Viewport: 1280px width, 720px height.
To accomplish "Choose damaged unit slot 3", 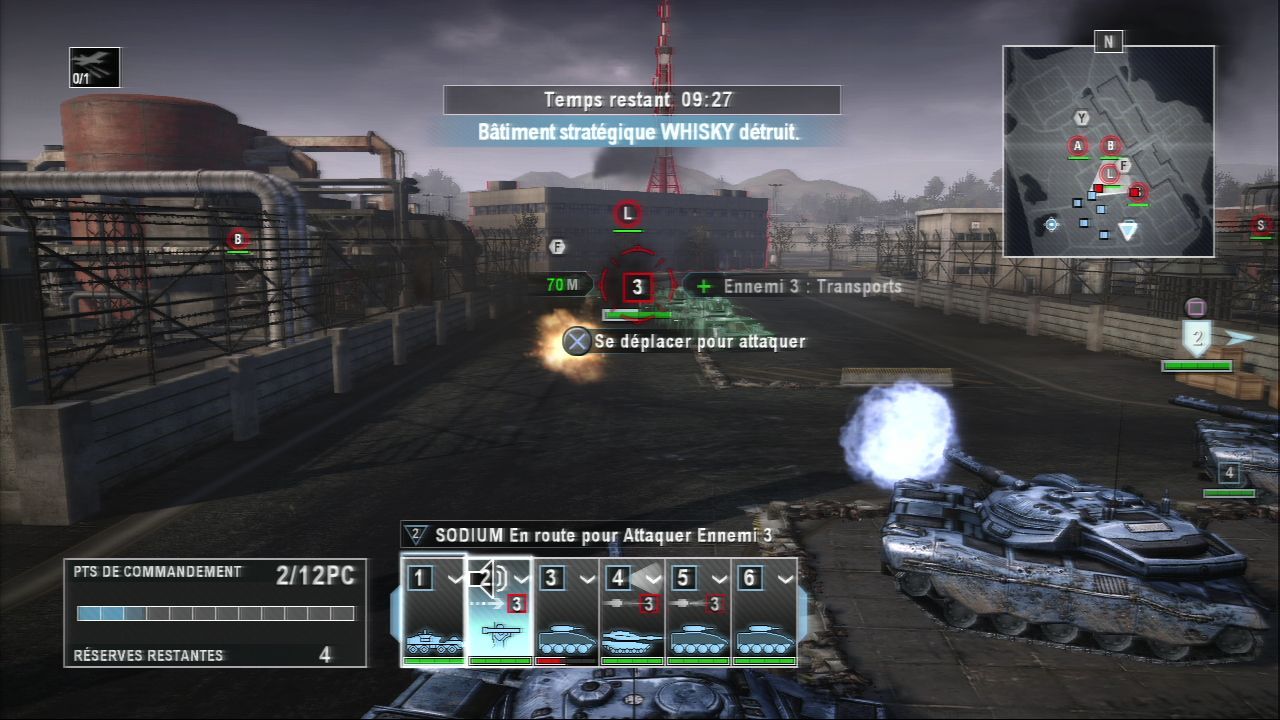I will click(566, 612).
